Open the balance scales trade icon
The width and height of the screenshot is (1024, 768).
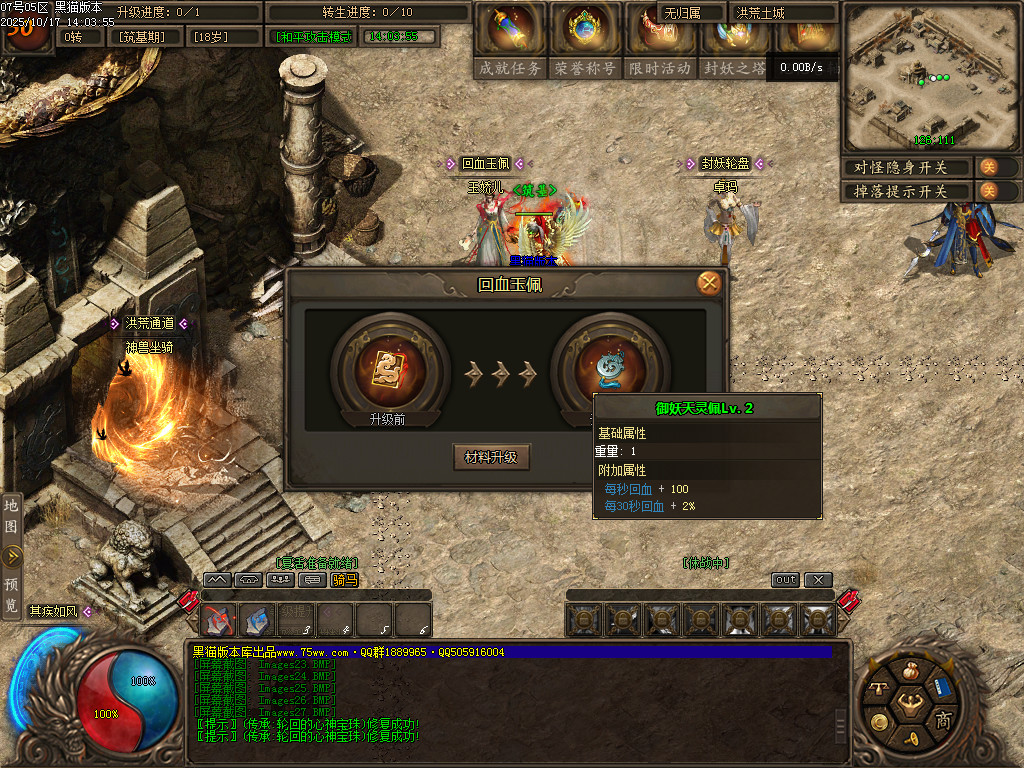click(879, 688)
